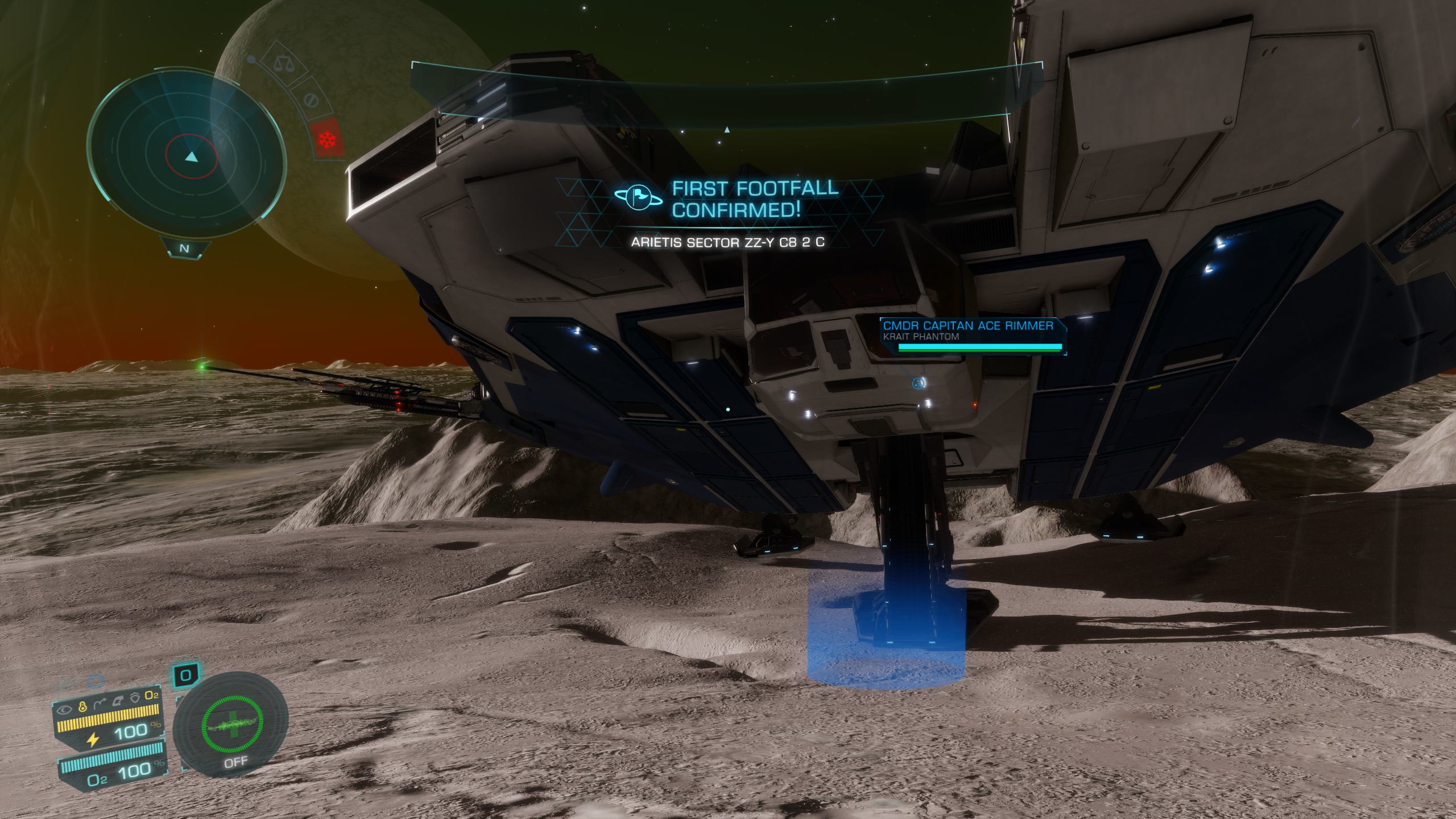This screenshot has height=819, width=1456.
Task: Toggle the night vision eye icon
Action: point(65,709)
